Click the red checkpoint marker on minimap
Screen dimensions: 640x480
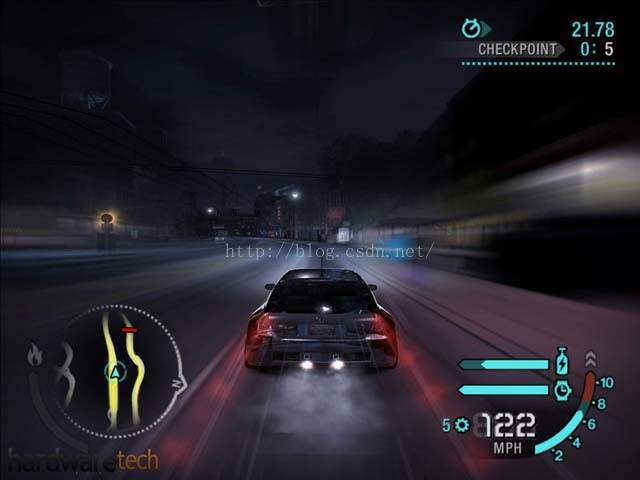click(129, 329)
